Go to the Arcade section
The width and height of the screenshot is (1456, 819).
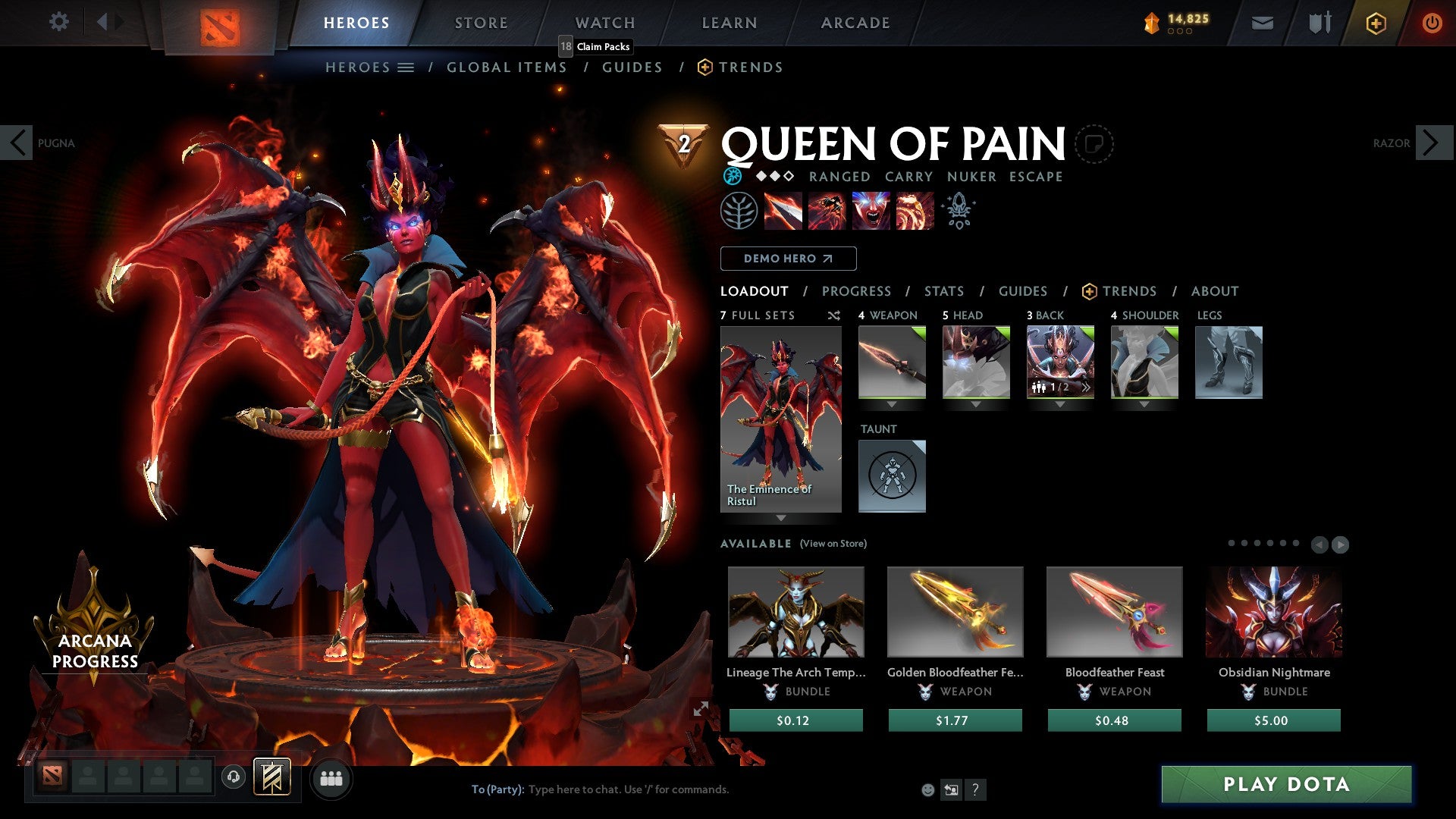855,23
